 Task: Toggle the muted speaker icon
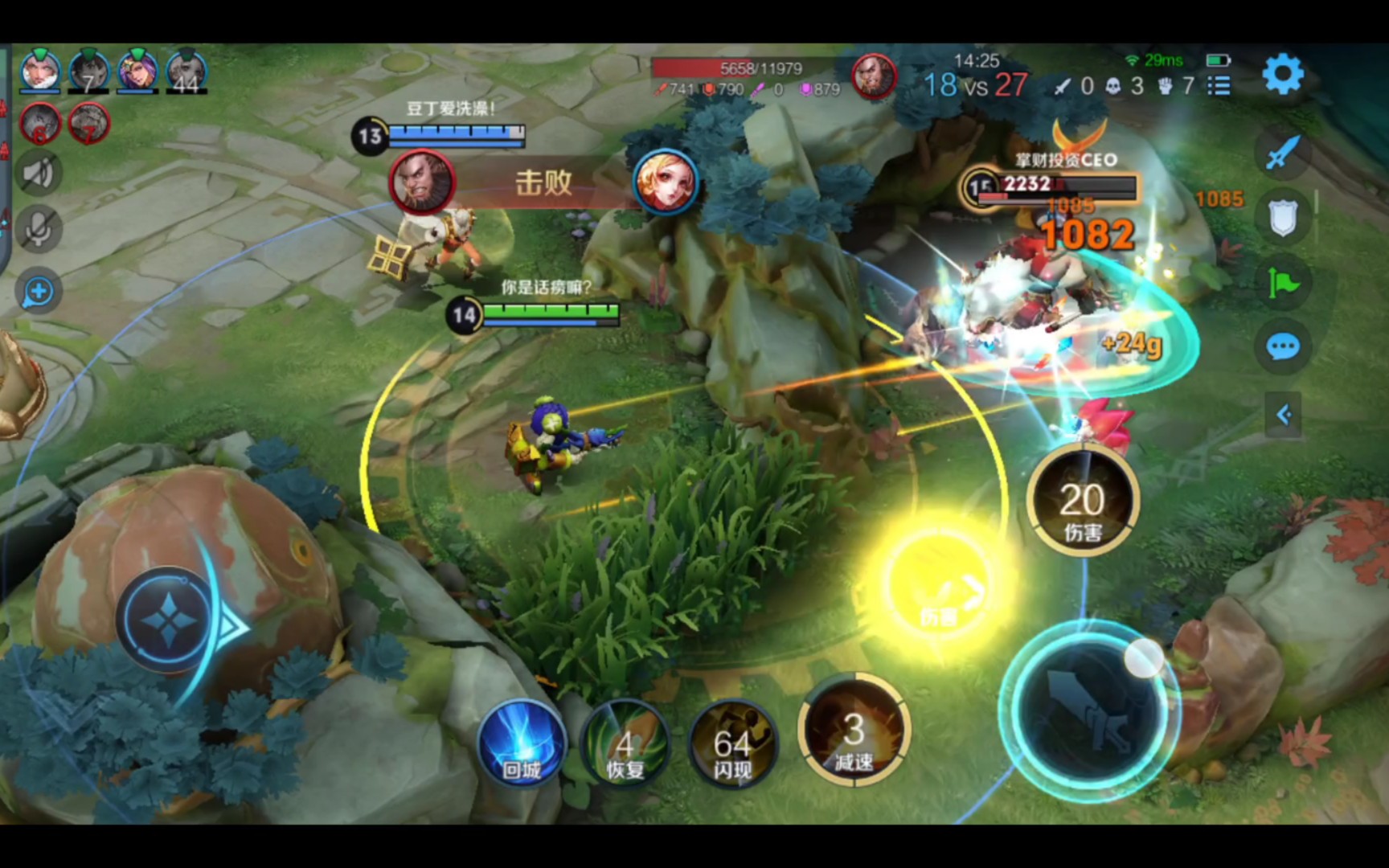click(x=38, y=173)
